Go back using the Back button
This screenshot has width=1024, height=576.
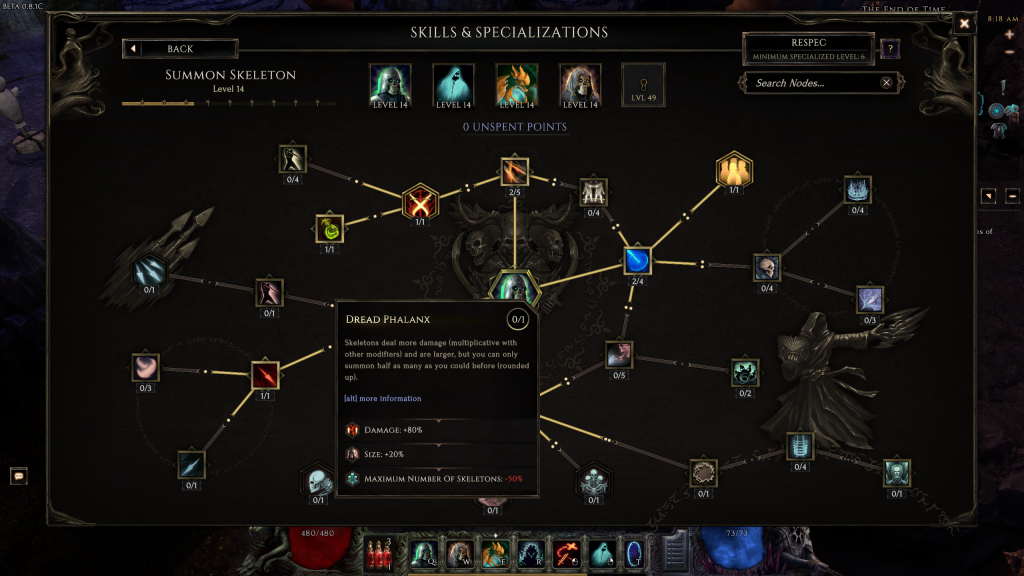coord(180,49)
